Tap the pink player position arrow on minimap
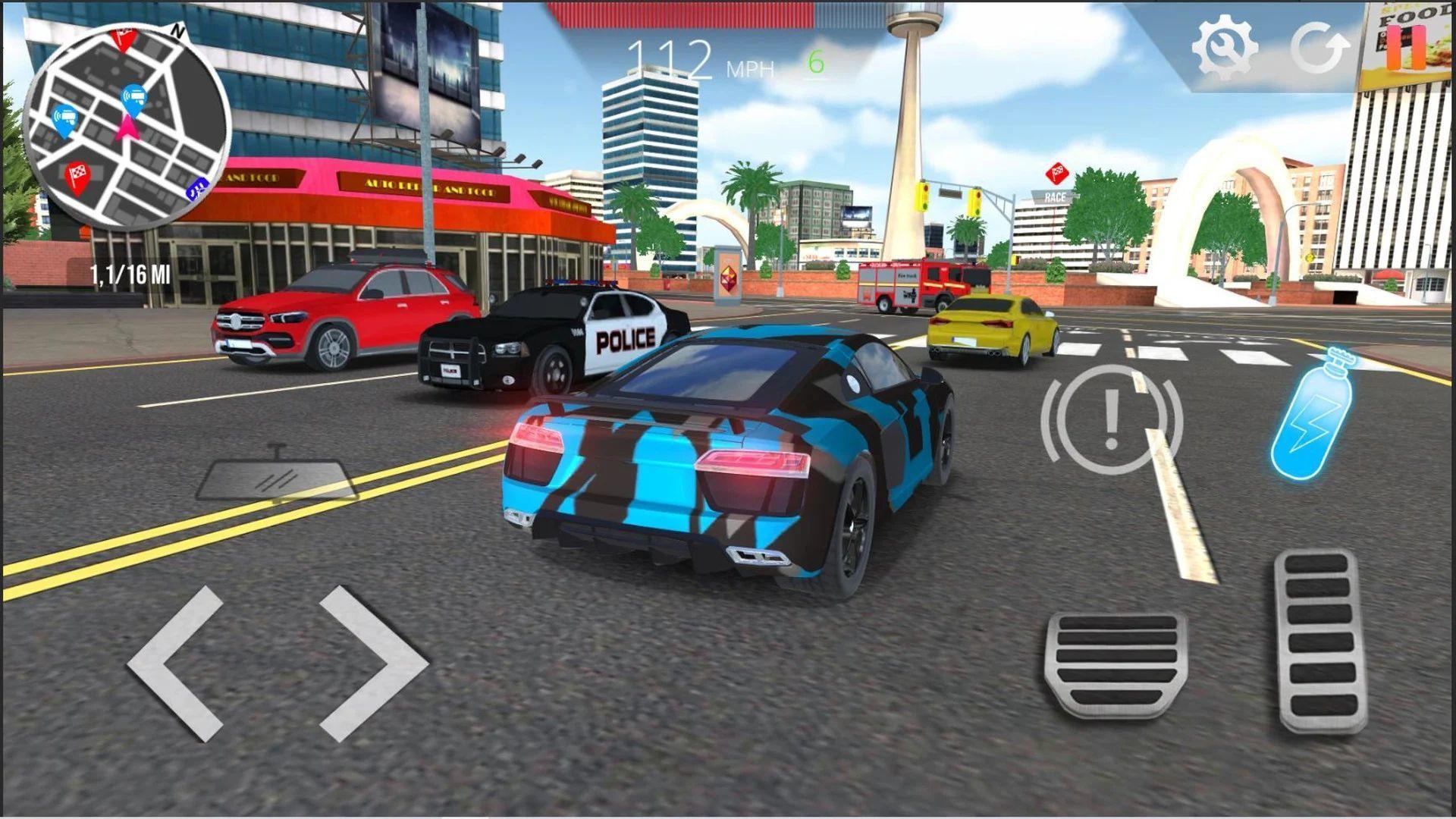The image size is (1456, 819). click(128, 127)
